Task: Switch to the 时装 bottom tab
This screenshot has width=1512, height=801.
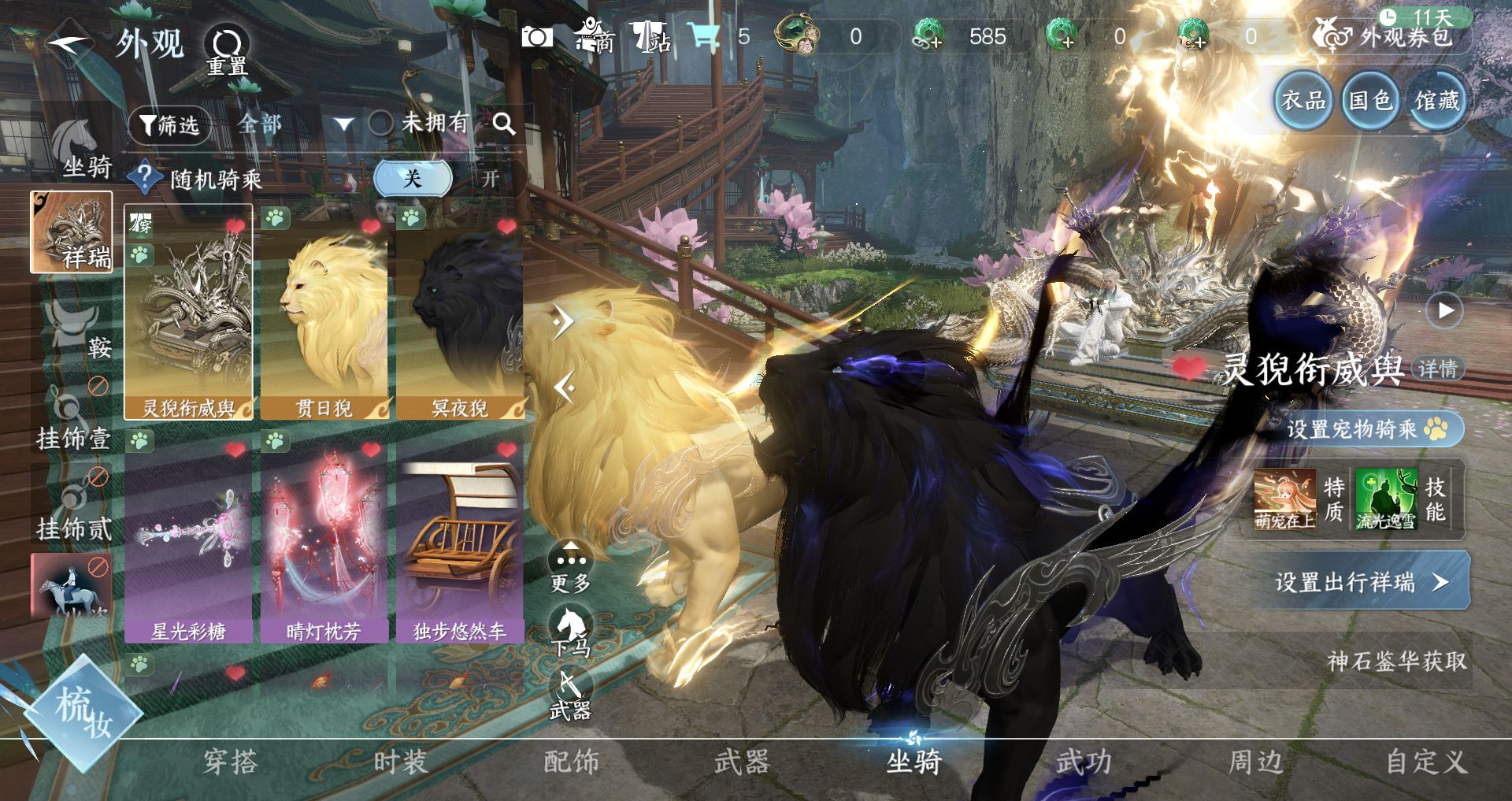Action: tap(400, 762)
